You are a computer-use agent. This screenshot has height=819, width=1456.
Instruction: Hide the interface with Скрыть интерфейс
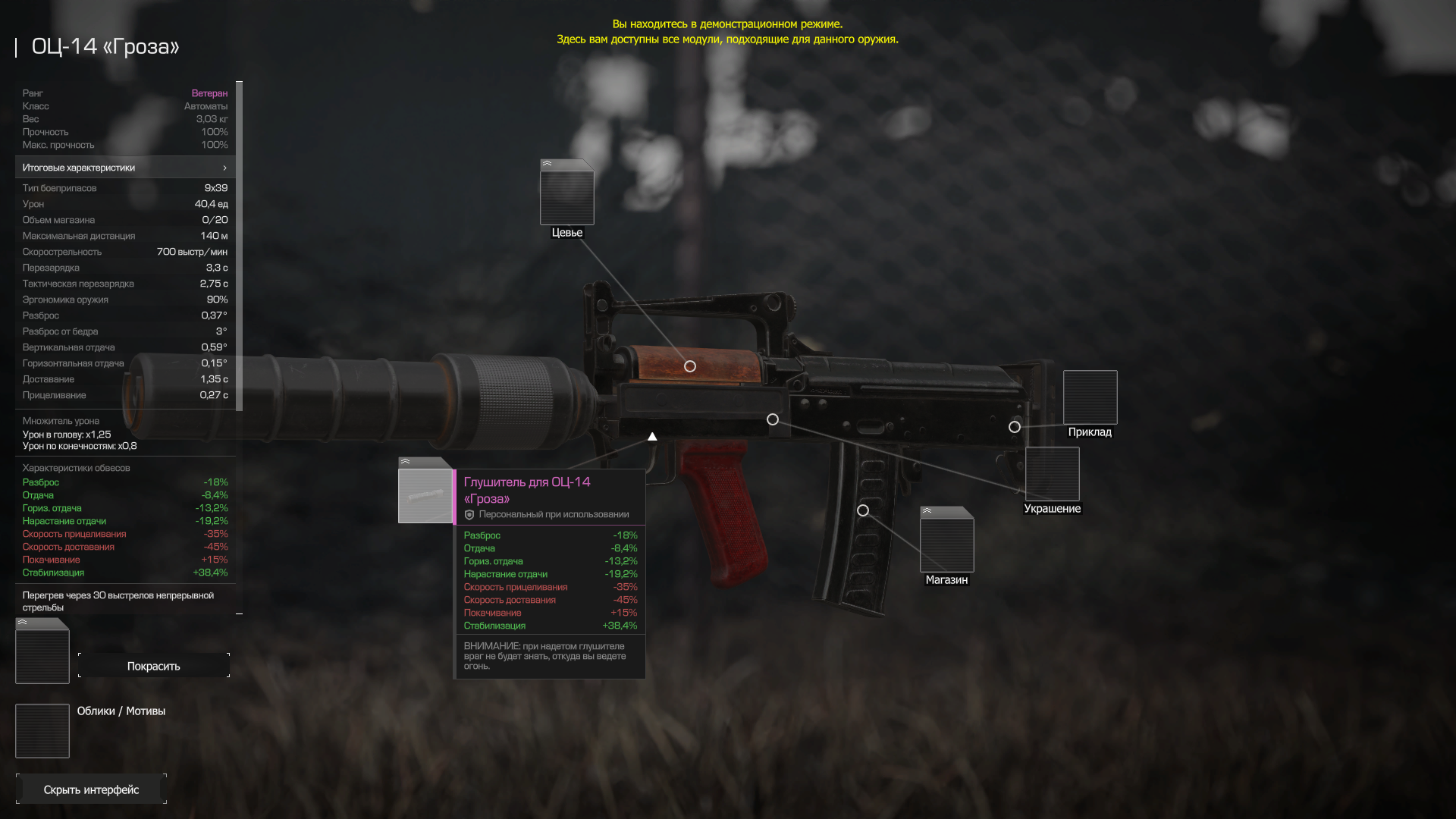pos(91,789)
